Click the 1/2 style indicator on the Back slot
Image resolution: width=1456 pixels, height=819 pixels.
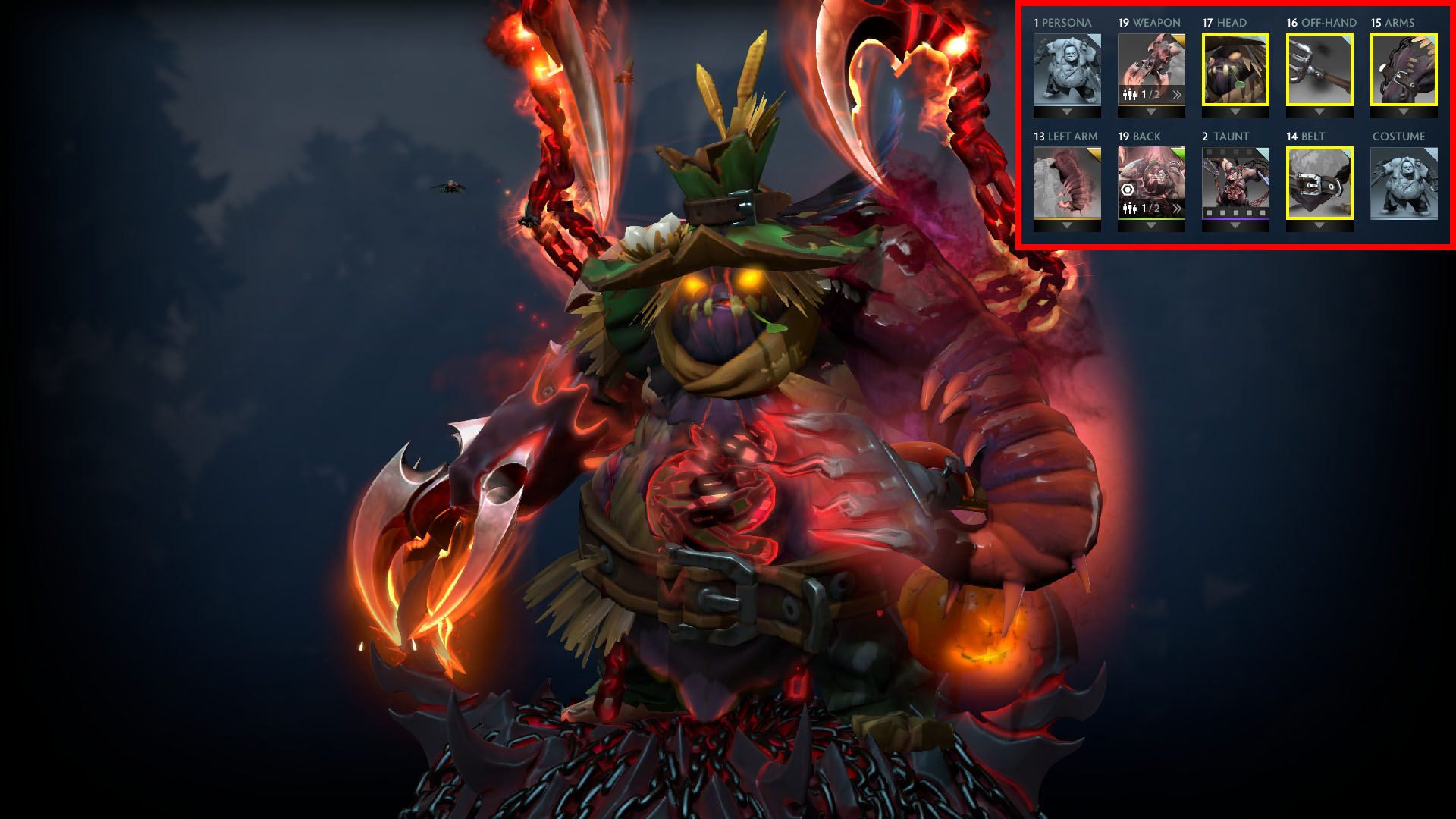[x=1150, y=209]
